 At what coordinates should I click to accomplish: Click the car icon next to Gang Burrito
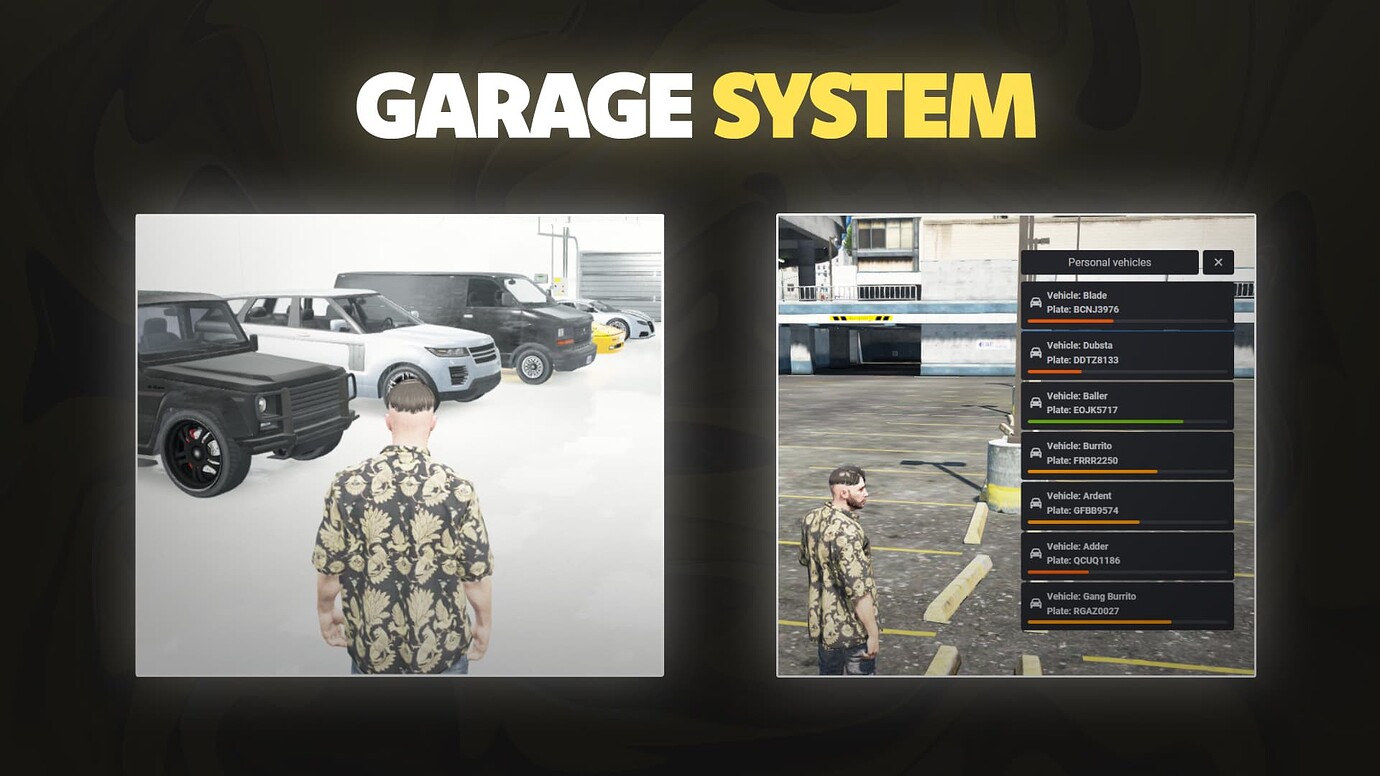pos(1034,602)
